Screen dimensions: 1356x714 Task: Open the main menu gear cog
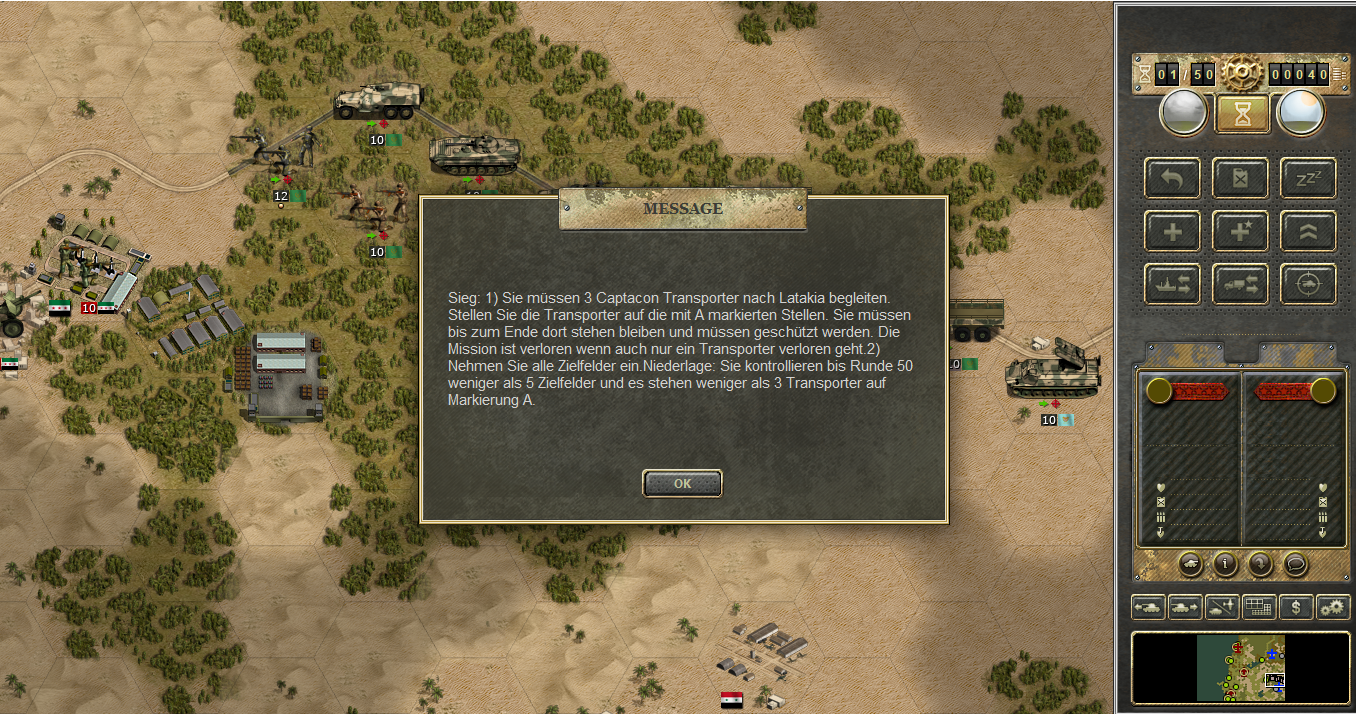1242,73
